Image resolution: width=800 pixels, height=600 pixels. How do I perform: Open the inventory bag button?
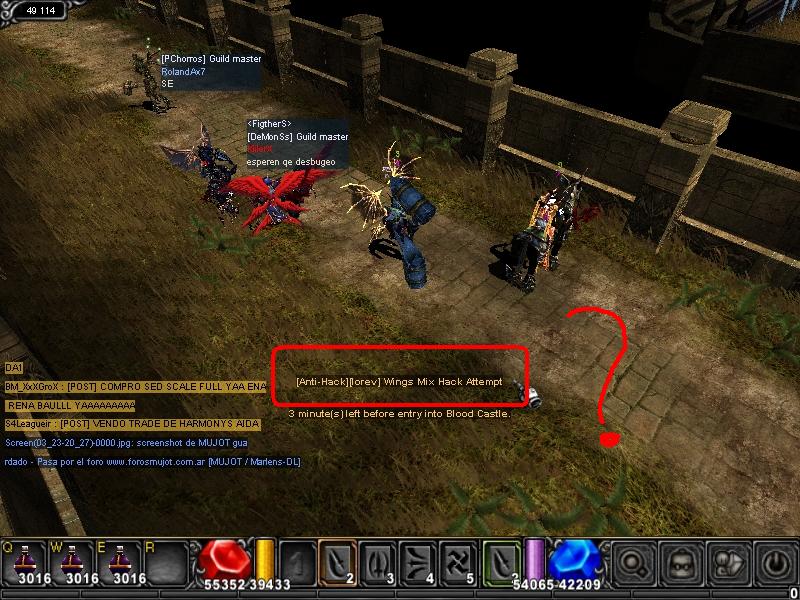coord(681,564)
